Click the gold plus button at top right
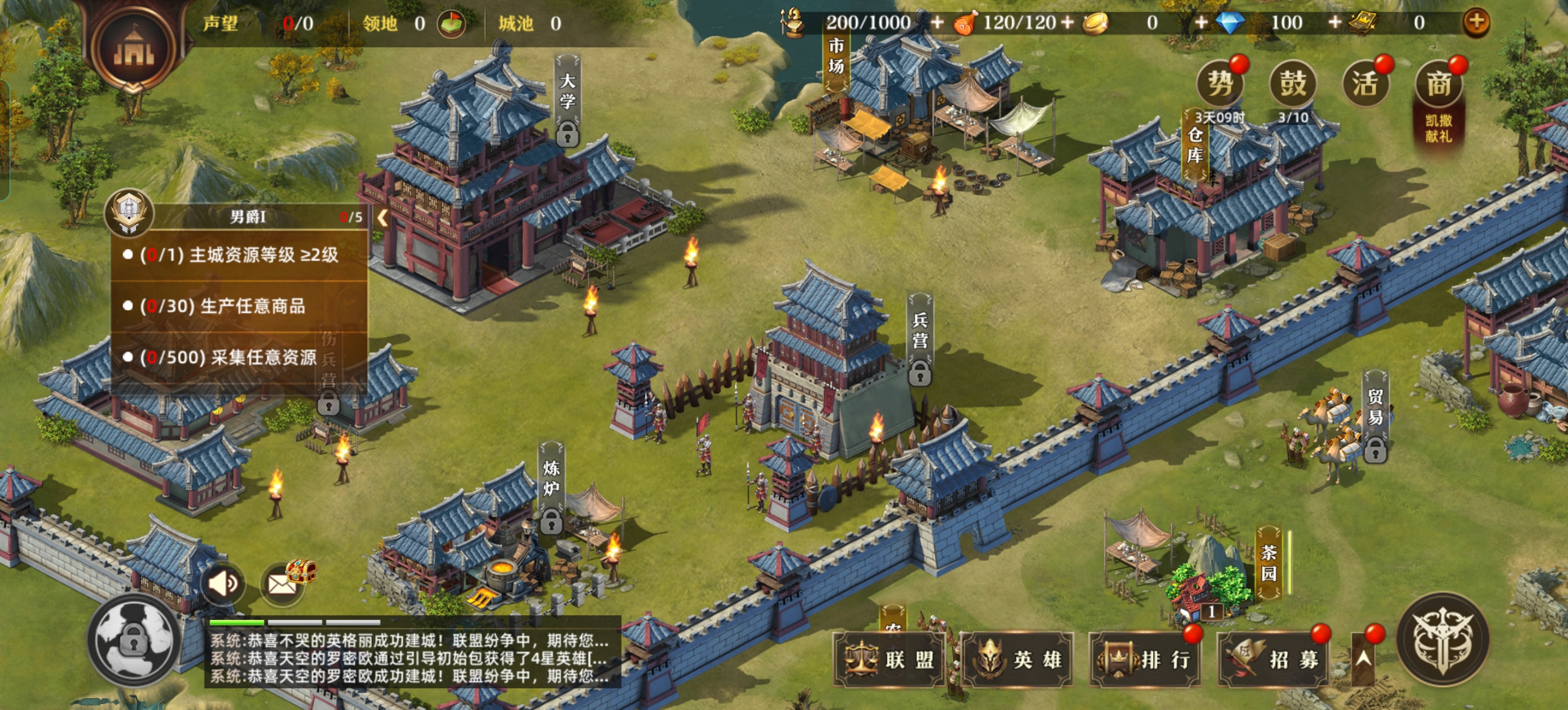This screenshot has height=710, width=1568. (1476, 22)
